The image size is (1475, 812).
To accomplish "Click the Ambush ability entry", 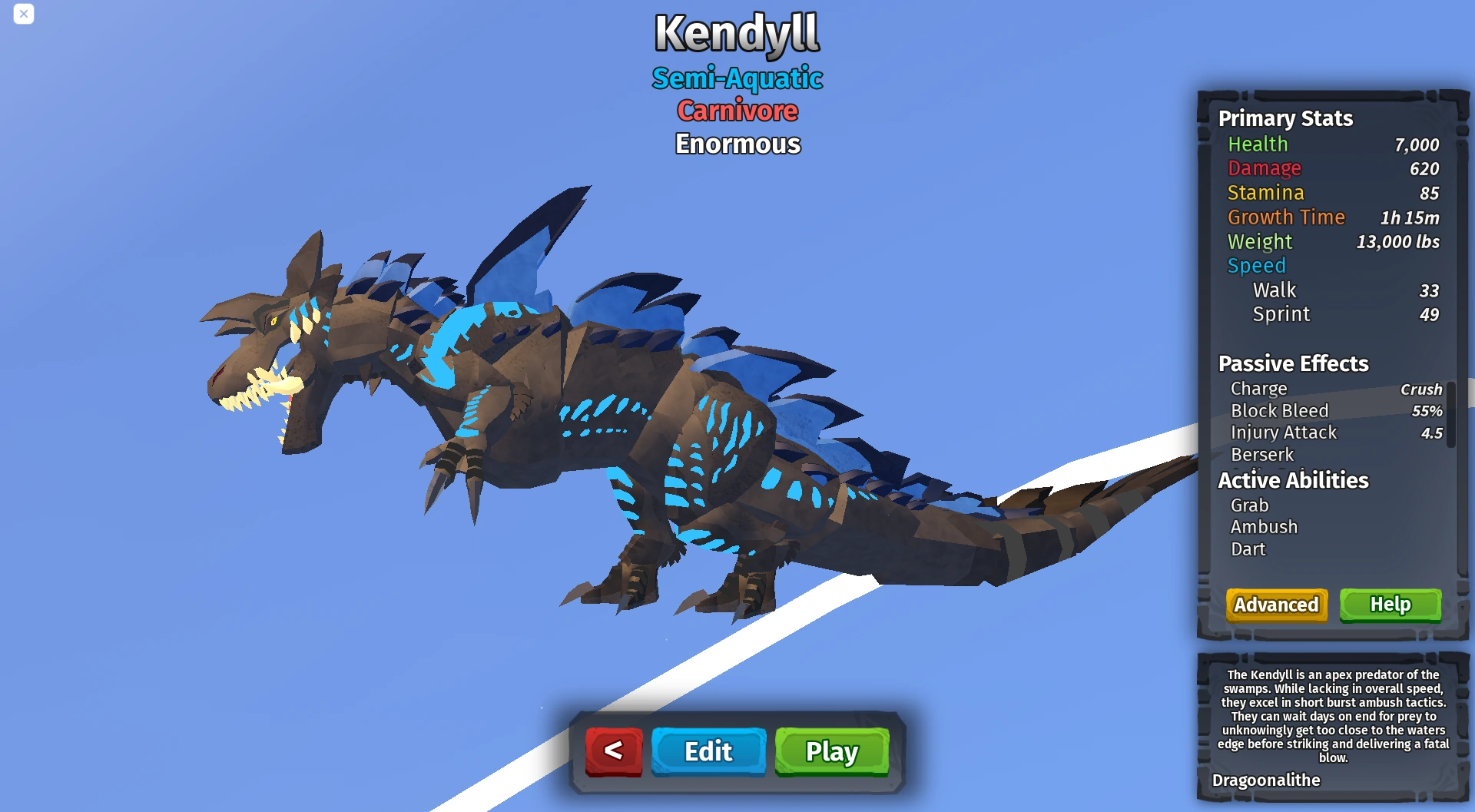I will click(x=1265, y=527).
